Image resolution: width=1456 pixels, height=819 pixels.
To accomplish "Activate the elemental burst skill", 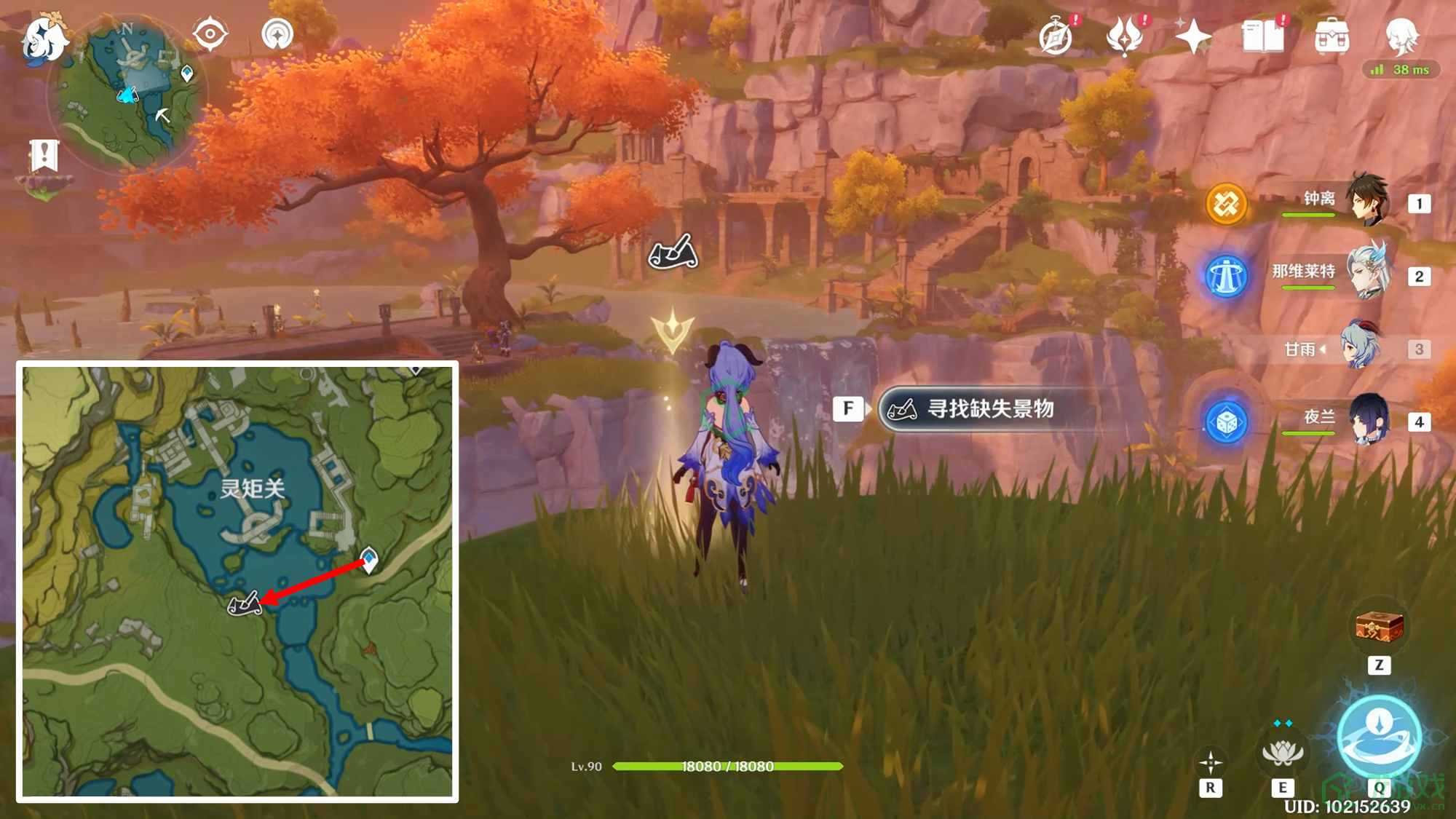I will coord(1379,737).
